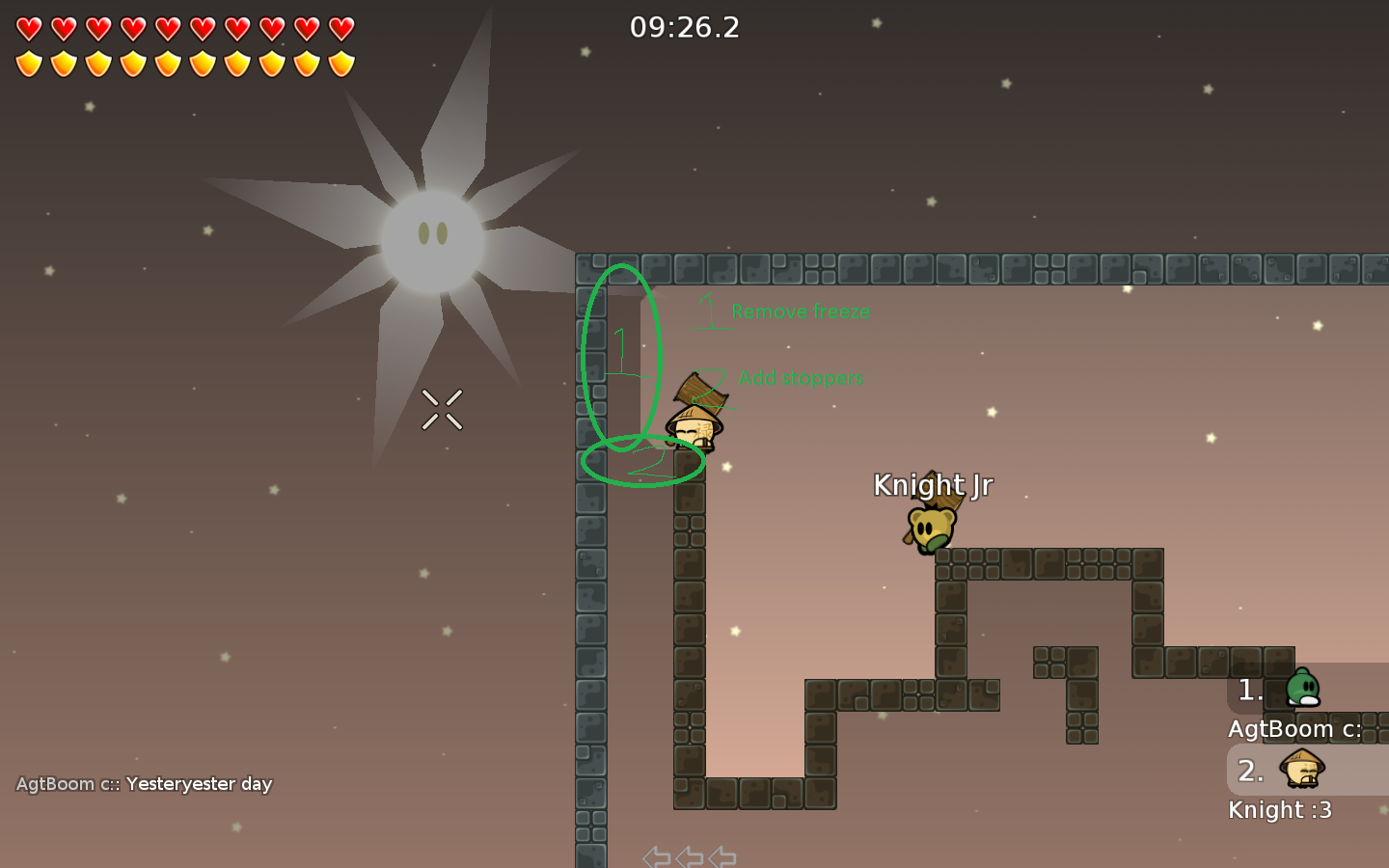The height and width of the screenshot is (868, 1389).
Task: Expand the rightmost arrow marker at the bottom
Action: pyautogui.click(x=721, y=854)
